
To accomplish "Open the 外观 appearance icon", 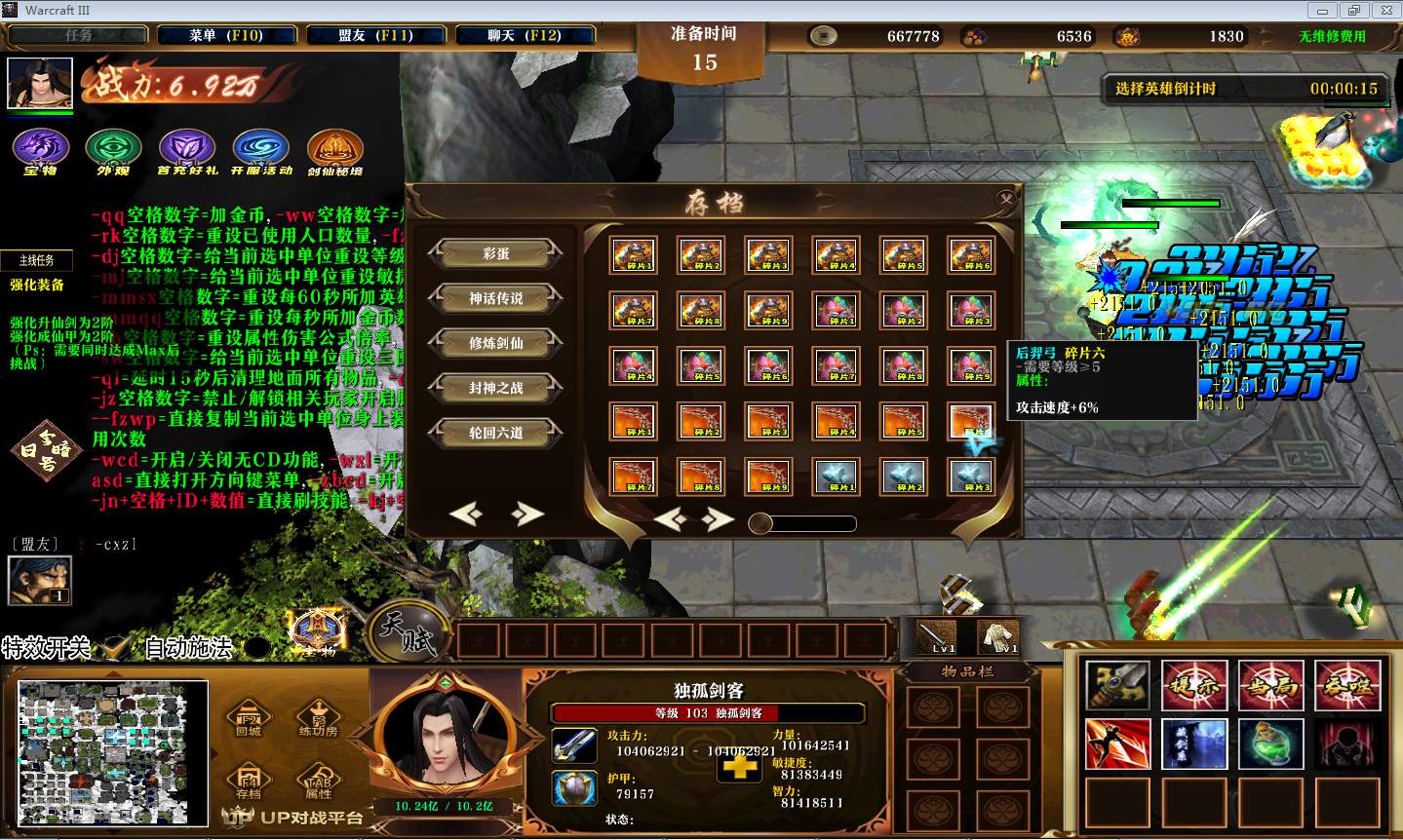I will click(113, 149).
